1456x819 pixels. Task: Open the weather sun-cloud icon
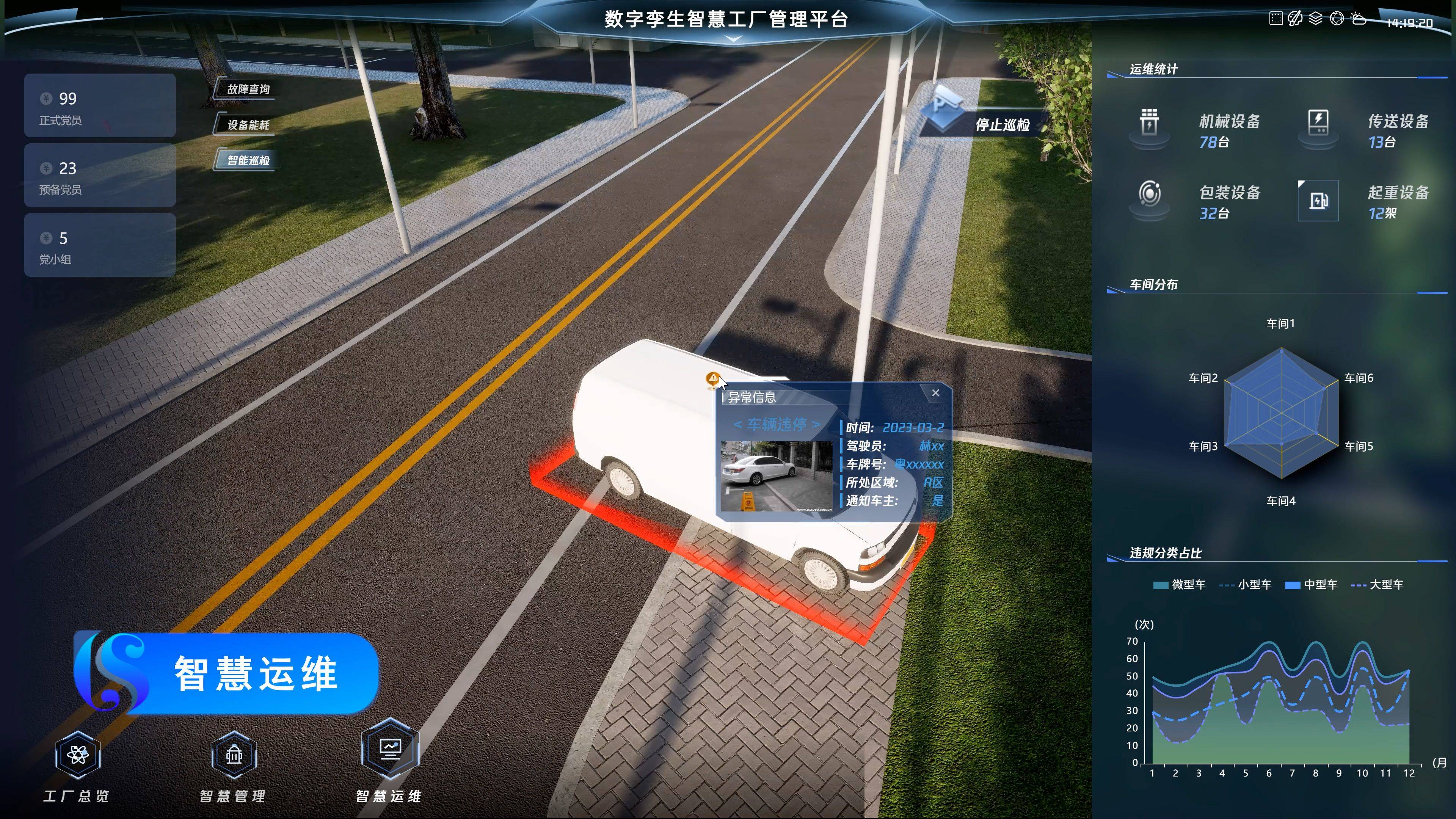1359,19
